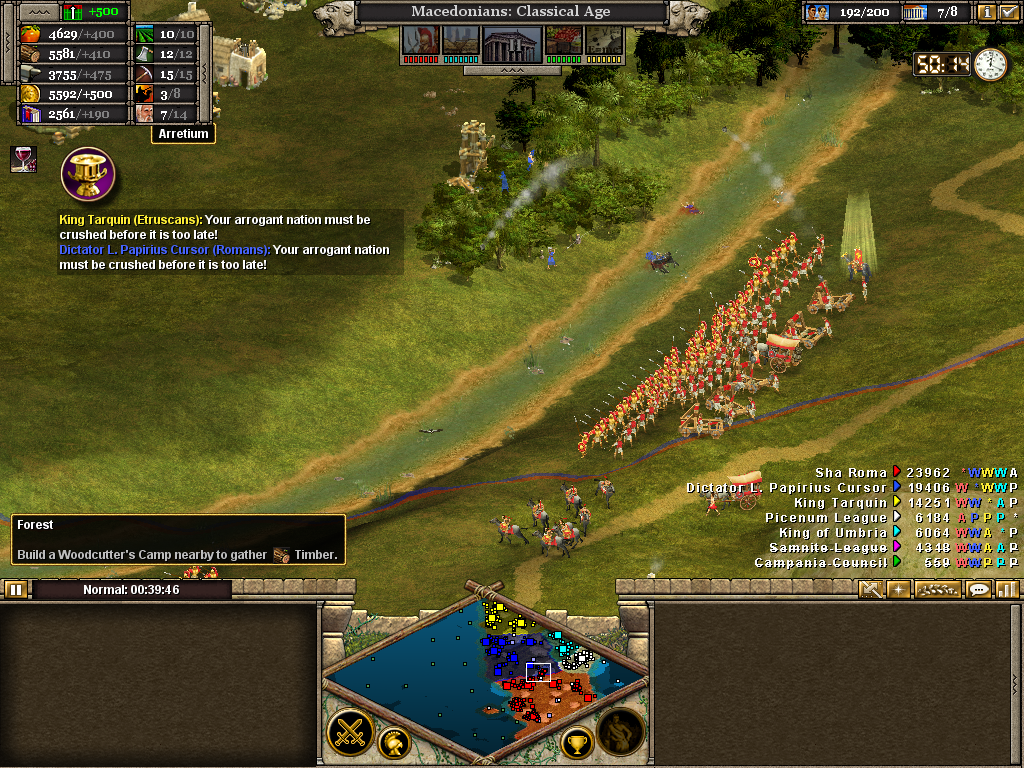
Task: Click the clock icon next to the timer
Action: point(990,64)
